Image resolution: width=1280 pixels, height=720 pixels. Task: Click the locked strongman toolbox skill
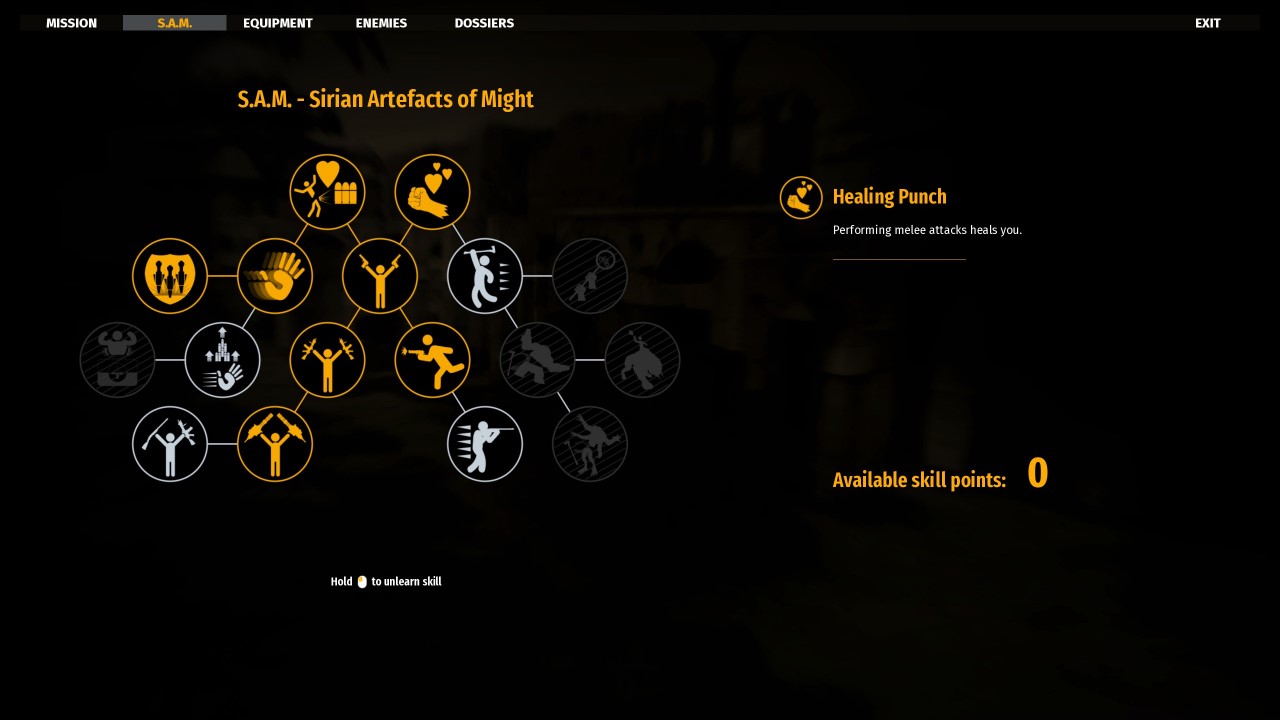117,360
